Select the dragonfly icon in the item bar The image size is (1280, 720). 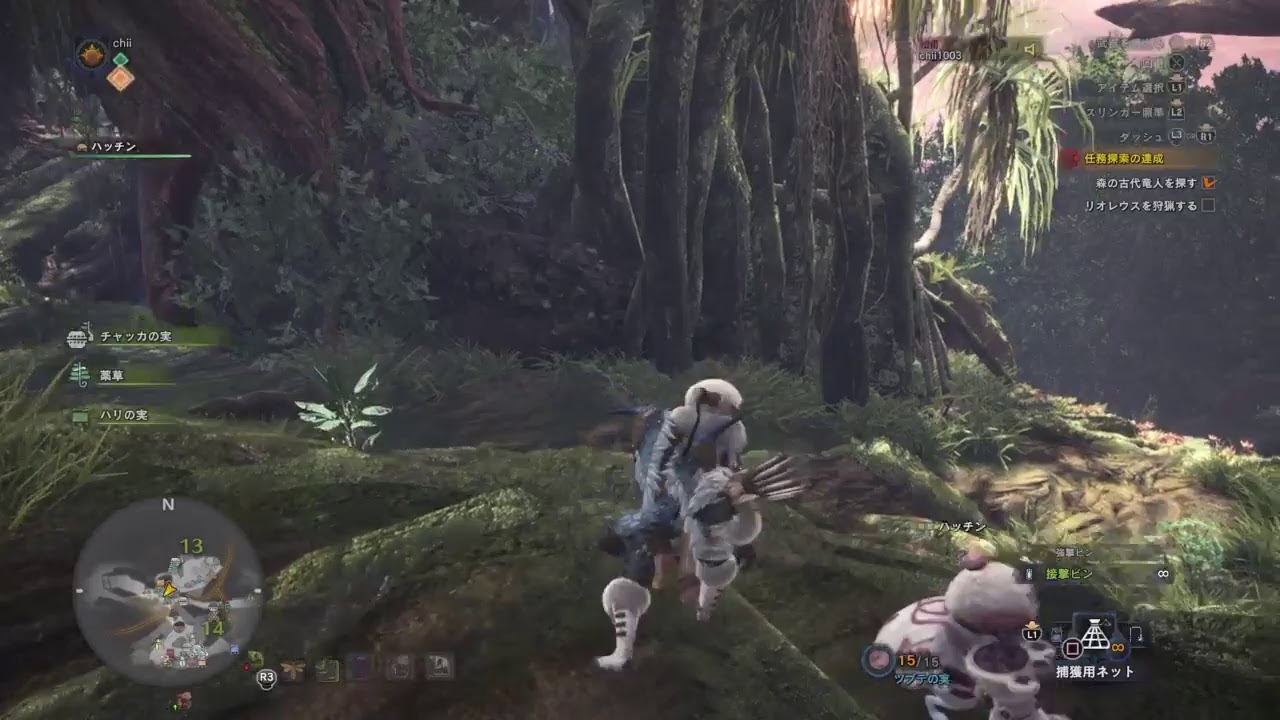(292, 667)
